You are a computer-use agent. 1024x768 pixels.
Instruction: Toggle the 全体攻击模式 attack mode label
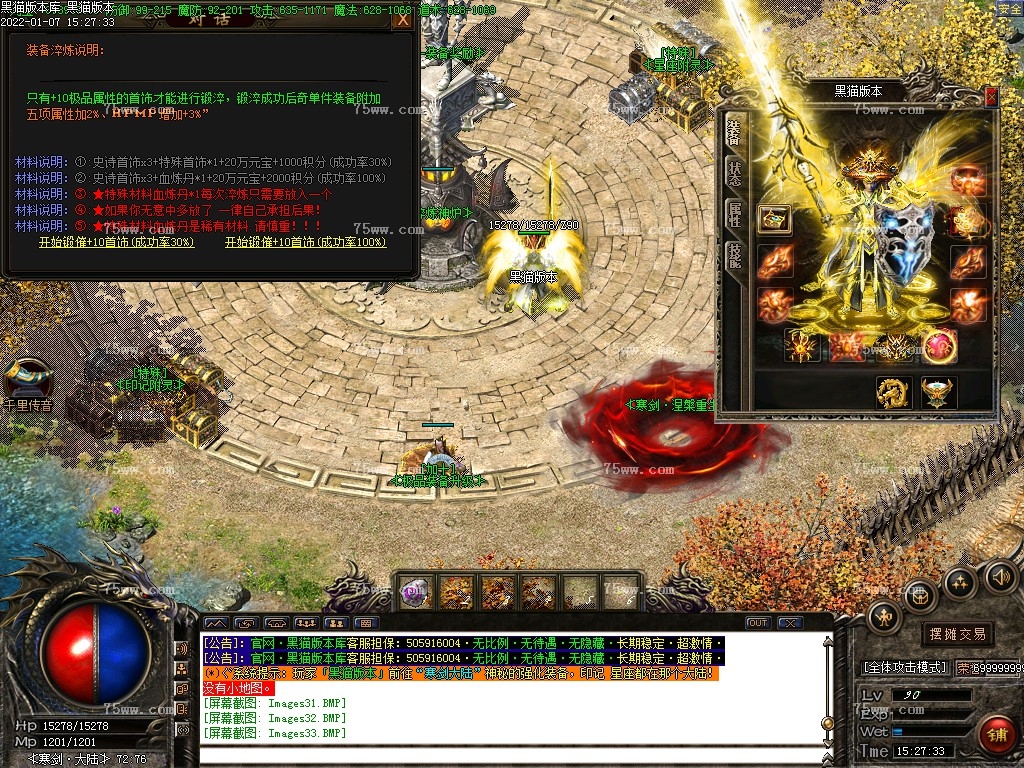coord(905,667)
